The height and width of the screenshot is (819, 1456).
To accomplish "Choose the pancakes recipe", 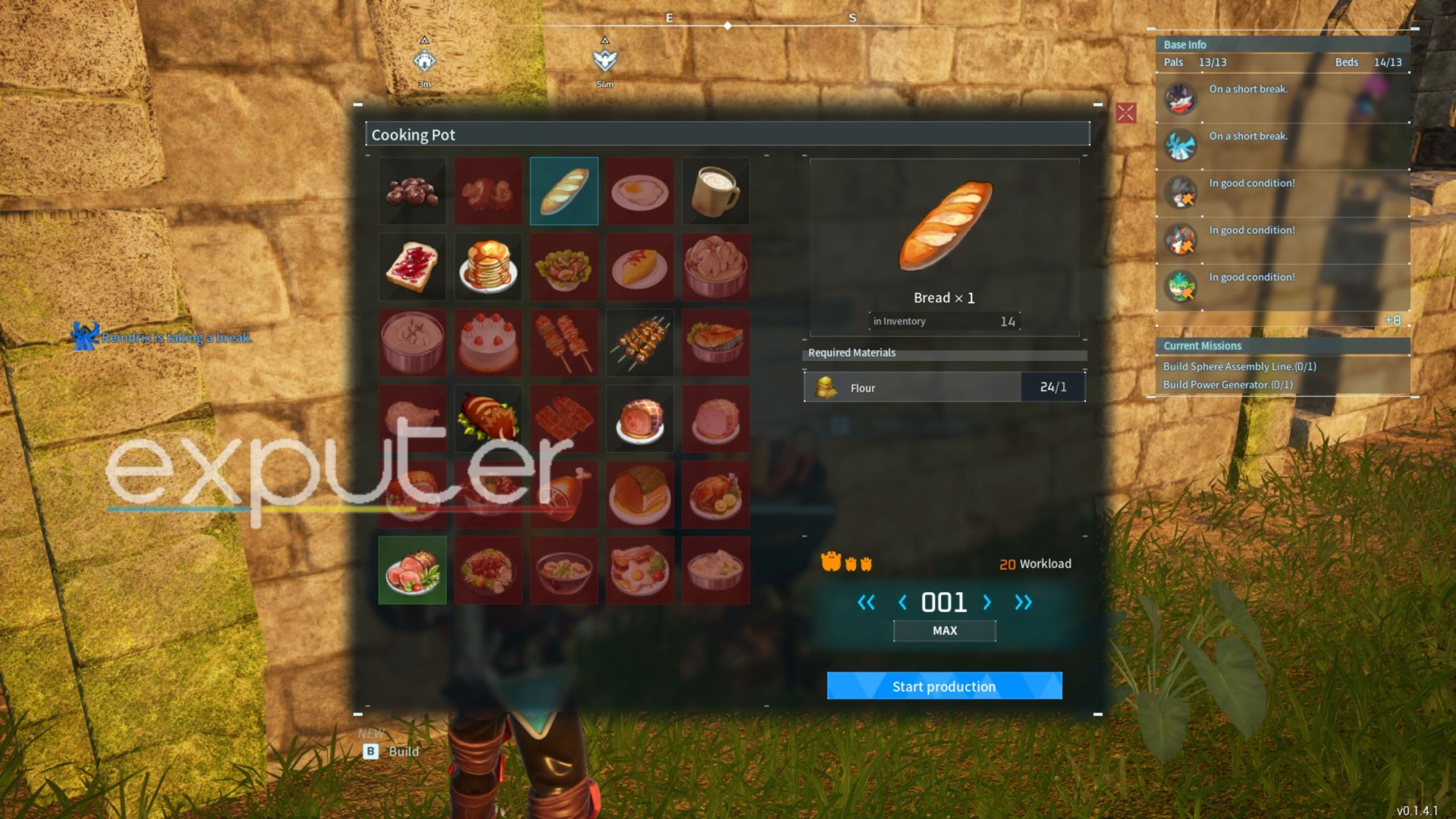I will [x=488, y=267].
